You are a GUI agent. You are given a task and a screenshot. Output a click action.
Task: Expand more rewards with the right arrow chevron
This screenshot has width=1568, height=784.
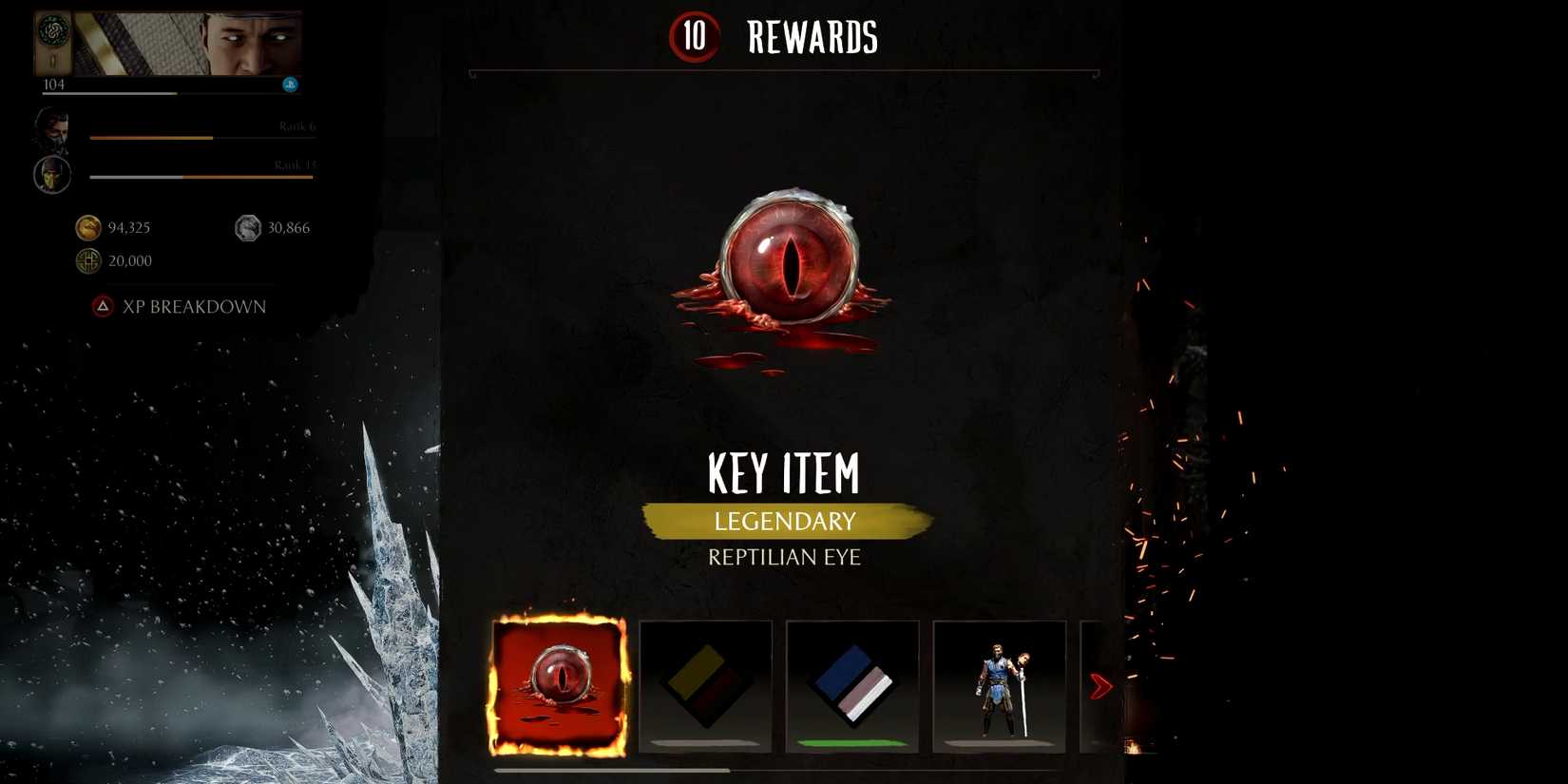[1102, 686]
